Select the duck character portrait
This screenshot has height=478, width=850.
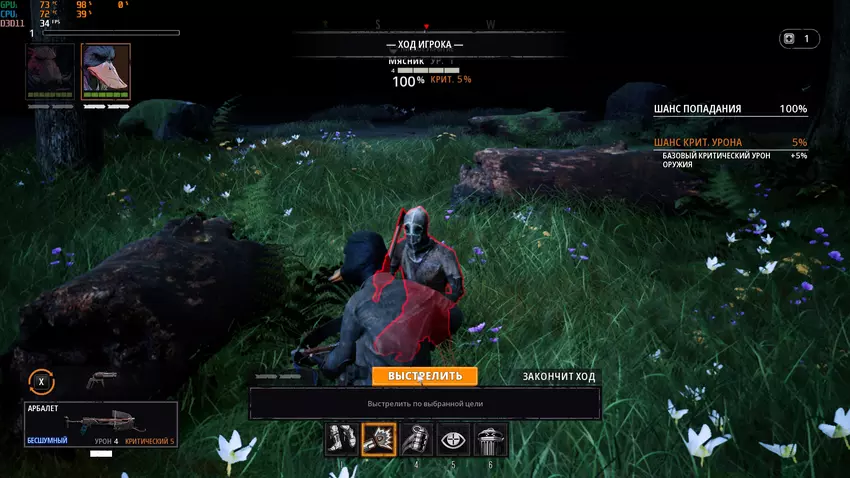pyautogui.click(x=105, y=71)
